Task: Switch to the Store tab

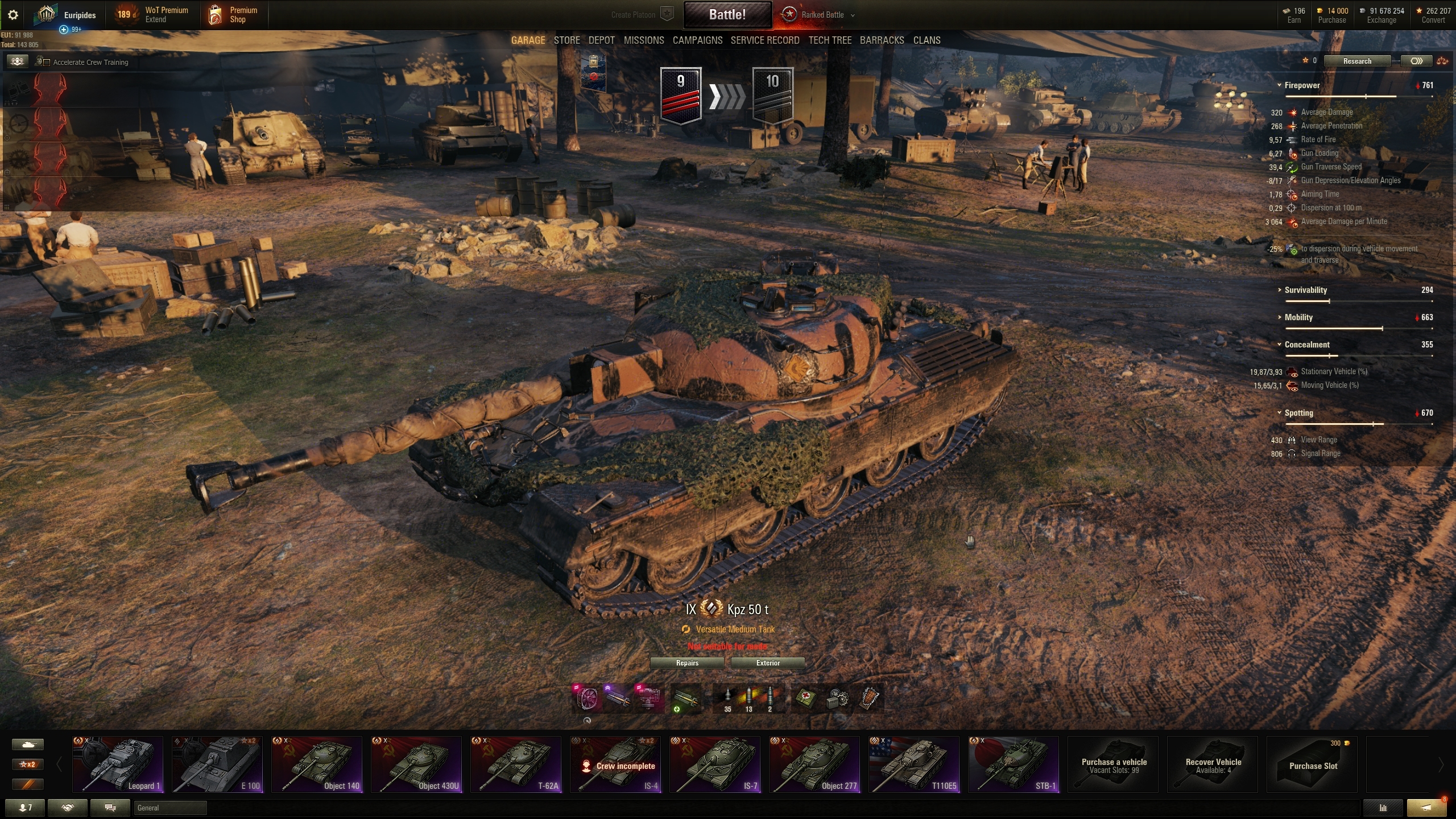Action: coord(566,40)
